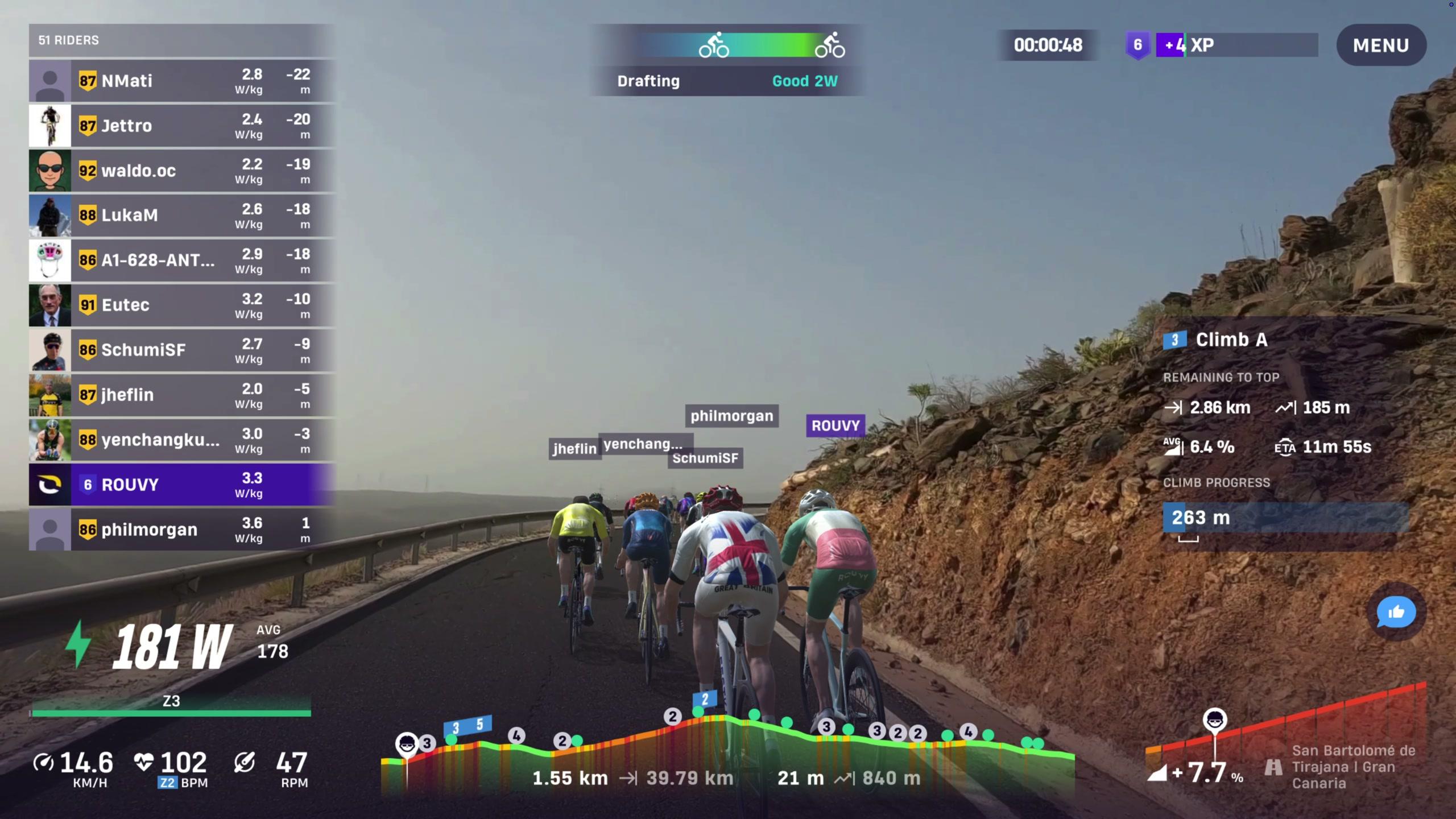Select Eutec's row in the list
This screenshot has height=819, width=1456.
182,305
